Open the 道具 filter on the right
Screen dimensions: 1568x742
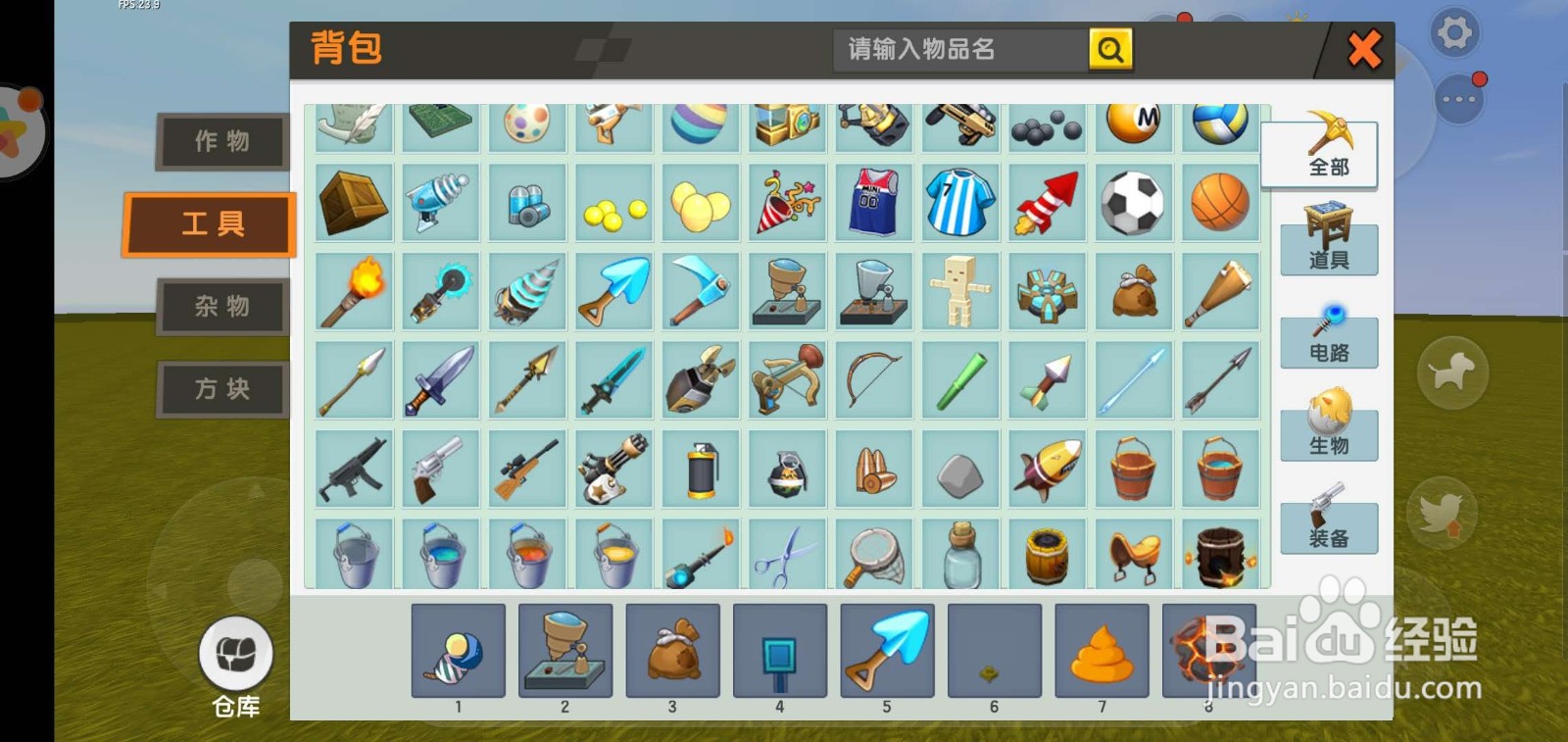pyautogui.click(x=1329, y=248)
